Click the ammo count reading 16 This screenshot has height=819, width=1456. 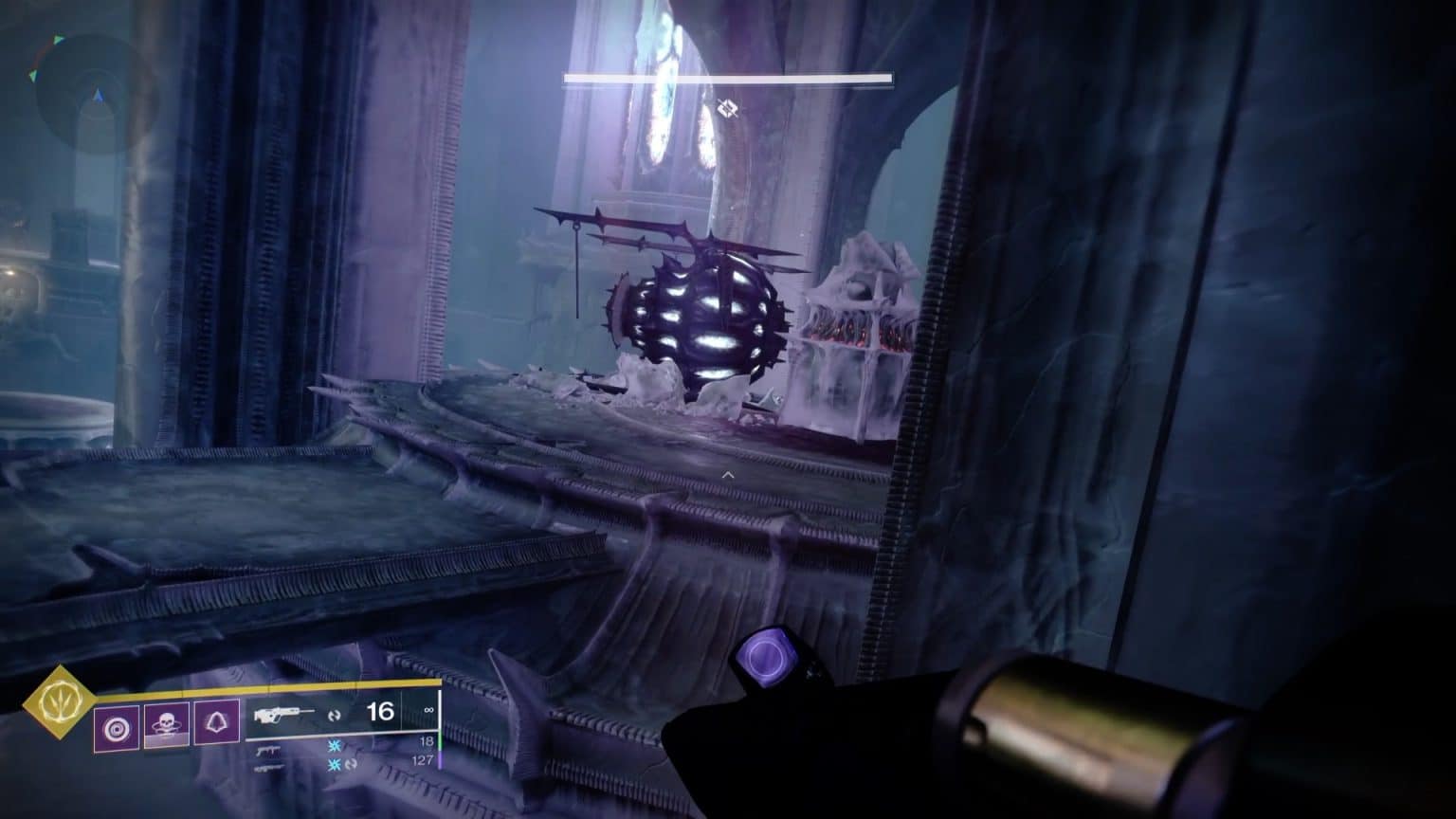tap(382, 714)
